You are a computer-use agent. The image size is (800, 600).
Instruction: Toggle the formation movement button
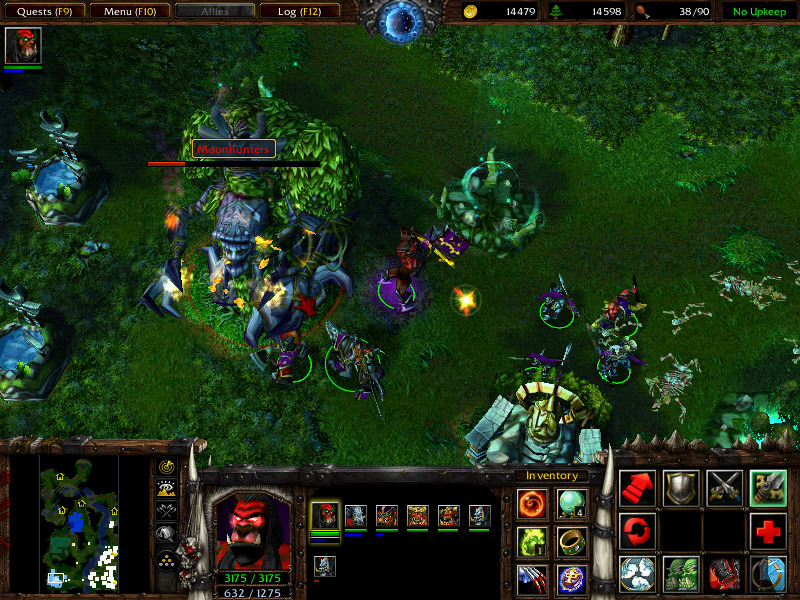167,557
